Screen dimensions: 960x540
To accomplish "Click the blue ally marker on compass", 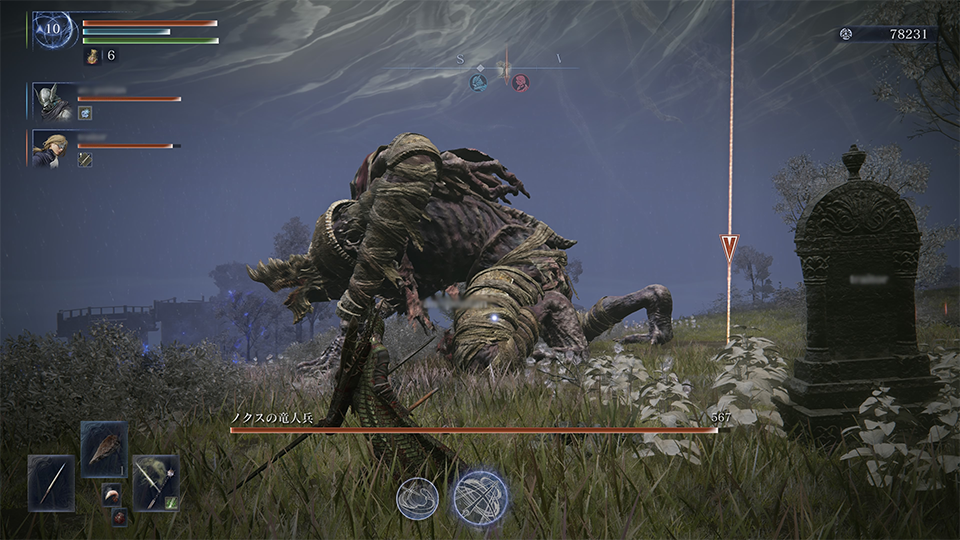I will tap(478, 83).
